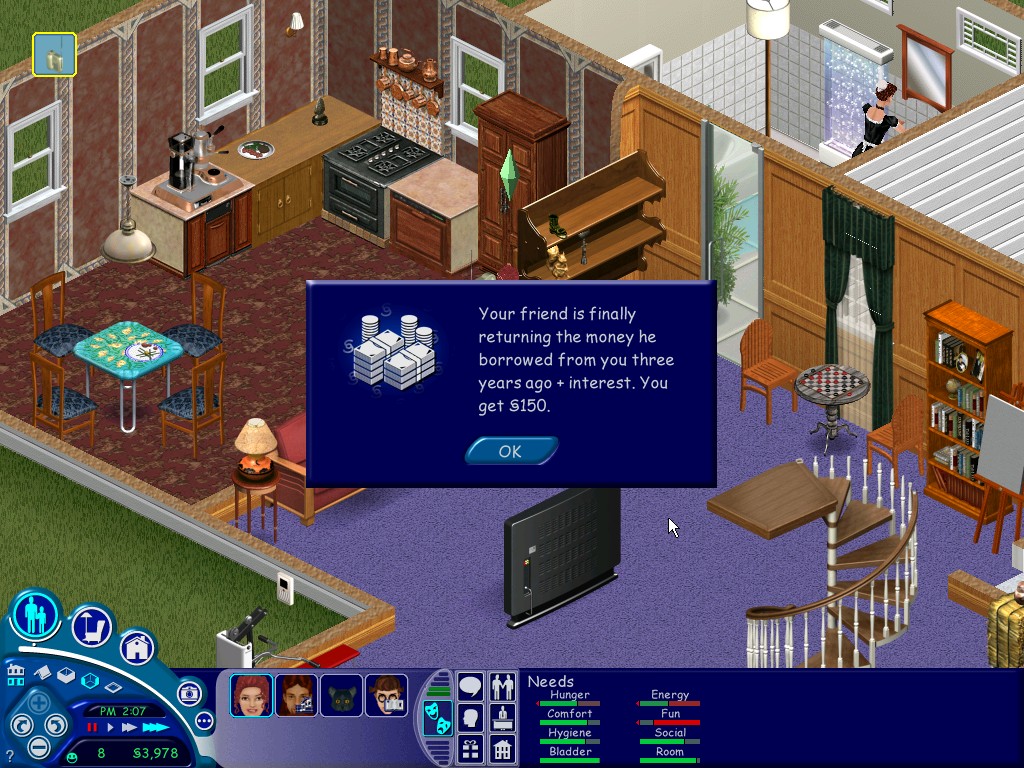
Task: Switch to Live mode
Action: pyautogui.click(x=37, y=616)
